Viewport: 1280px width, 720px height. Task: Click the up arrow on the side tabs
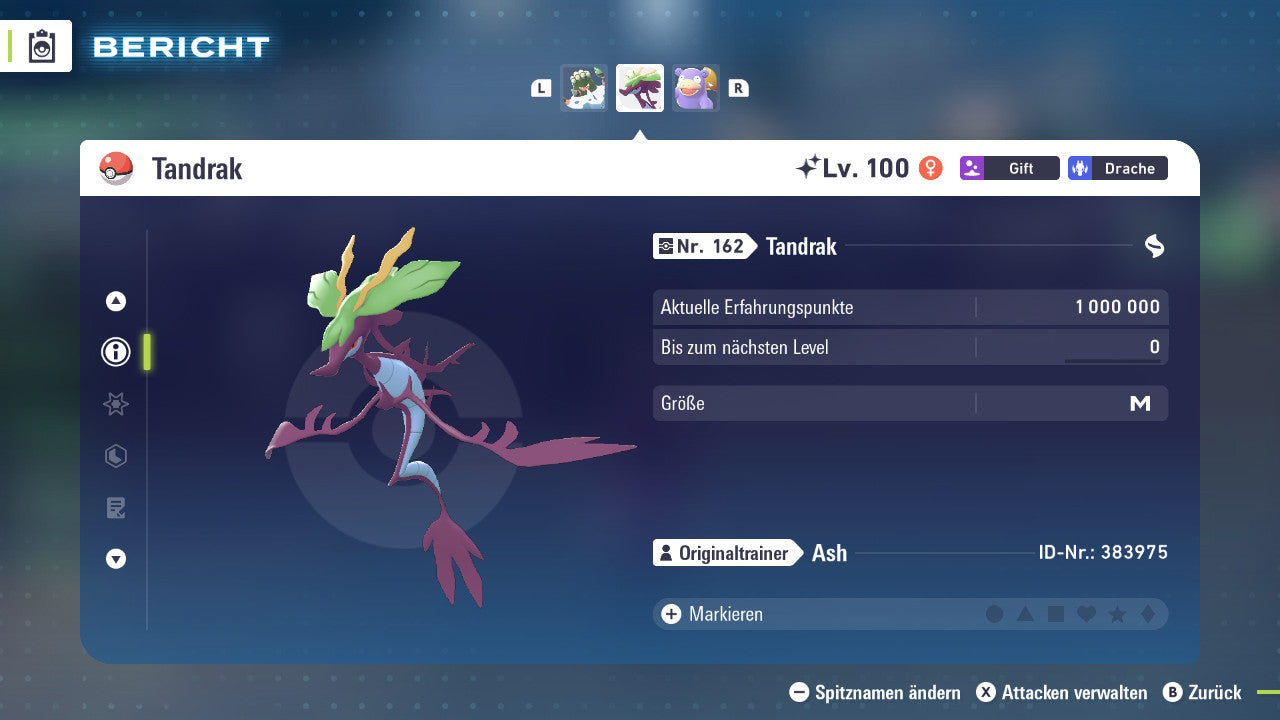[x=116, y=301]
